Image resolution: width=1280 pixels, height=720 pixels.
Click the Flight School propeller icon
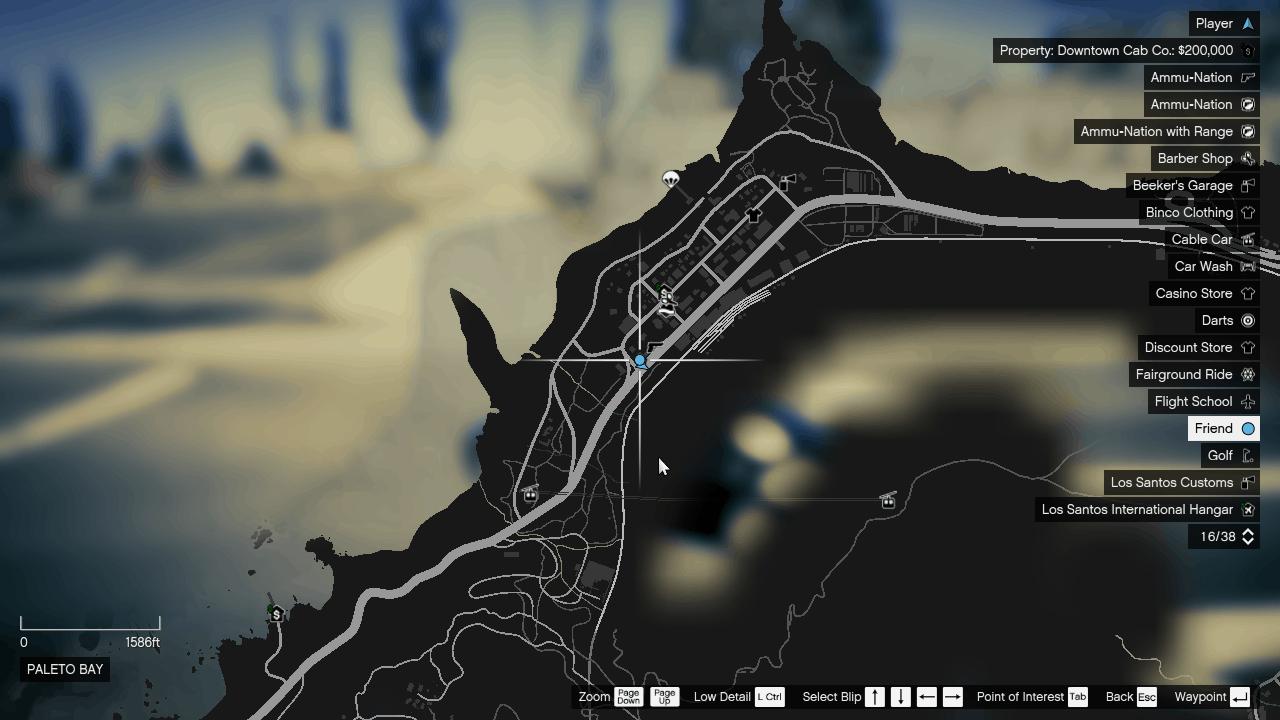pos(1247,401)
